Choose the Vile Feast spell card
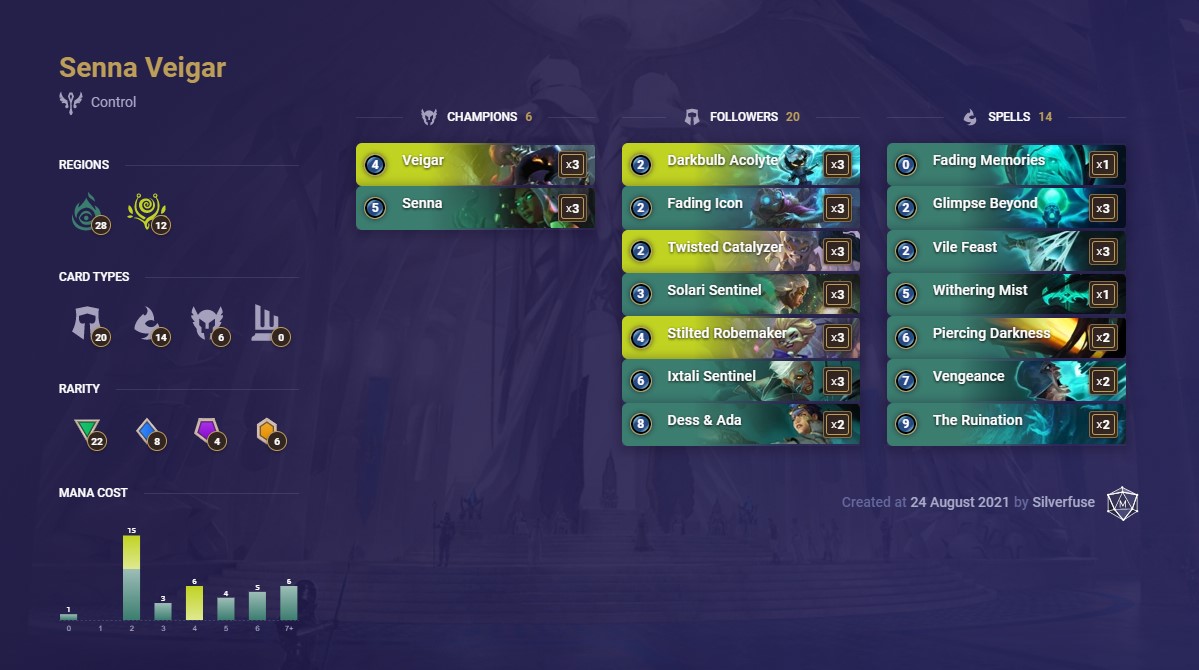1199x670 pixels. [x=1005, y=251]
